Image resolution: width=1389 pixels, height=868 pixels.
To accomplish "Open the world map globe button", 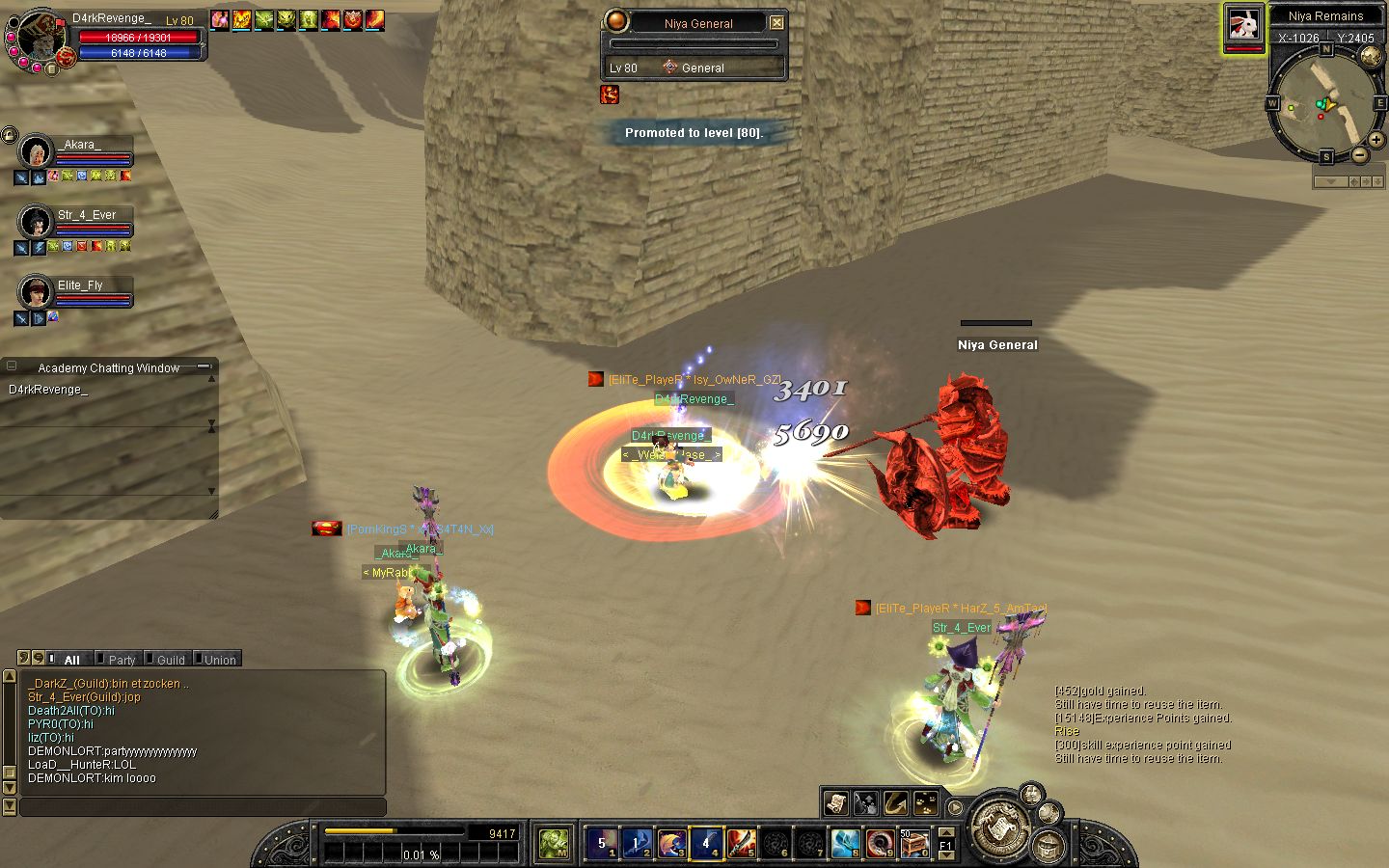I will click(1370, 56).
